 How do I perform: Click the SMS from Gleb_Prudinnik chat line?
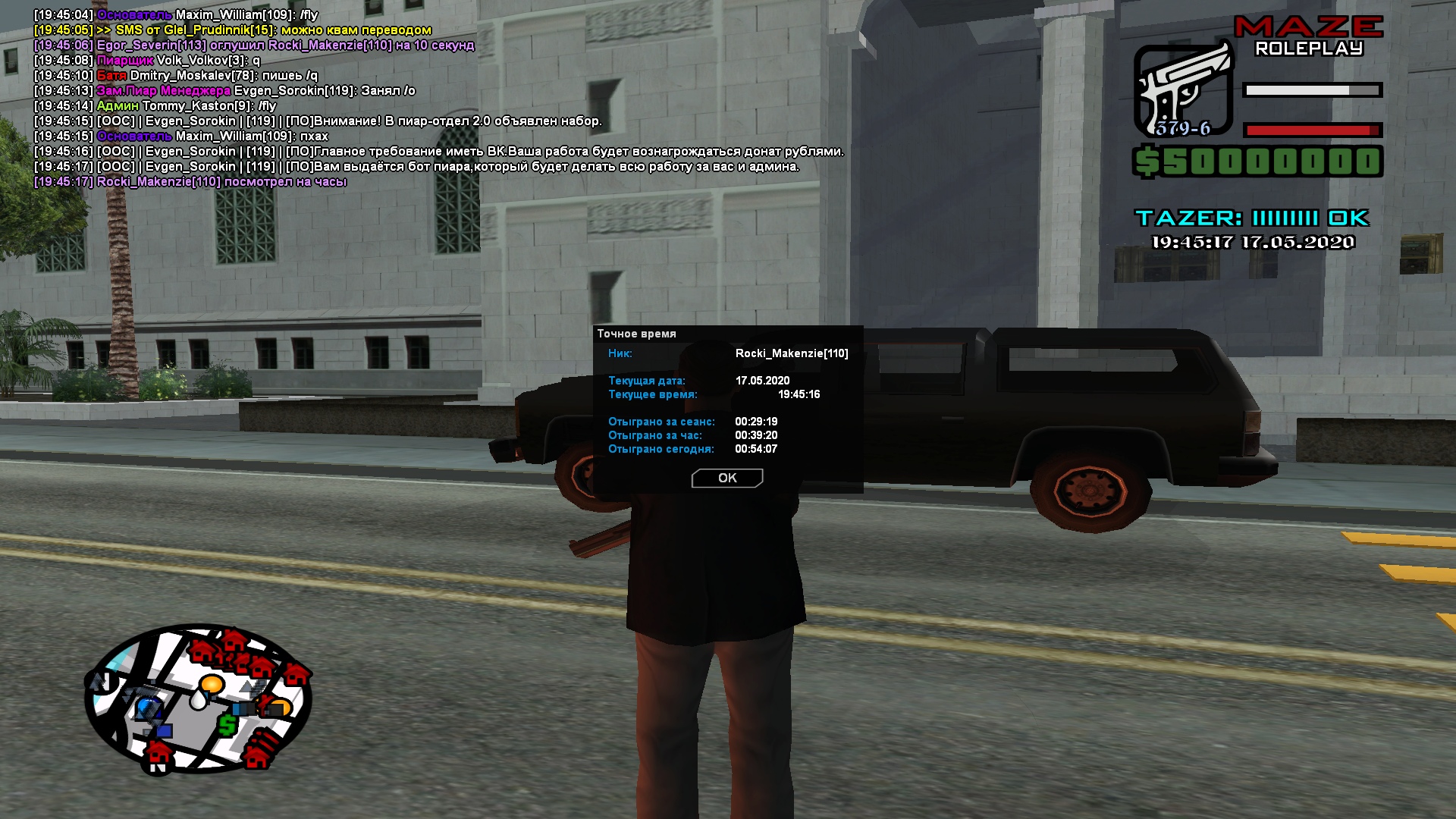point(233,30)
